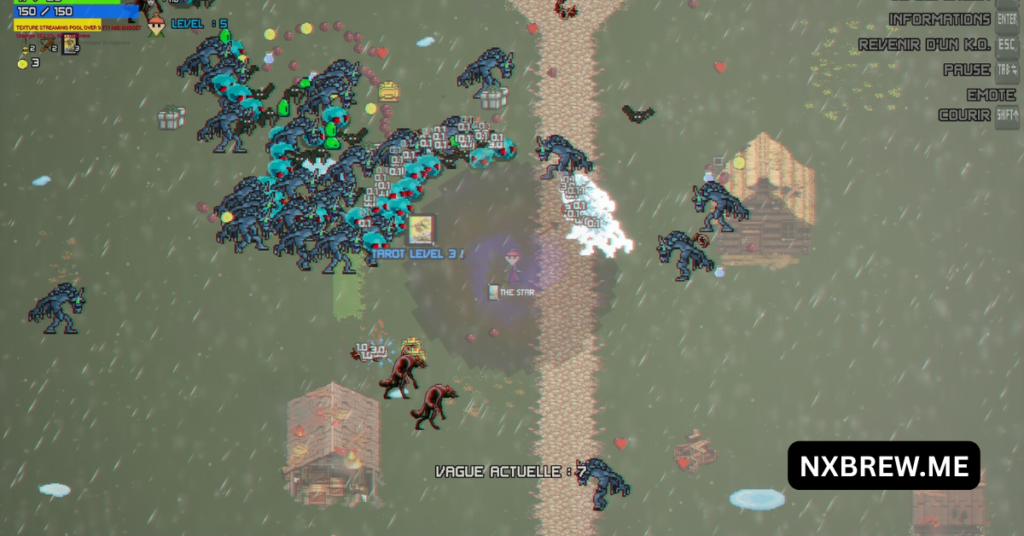Viewport: 1024px width, 536px height.
Task: Click the NXBREW.ME watermark
Action: [x=883, y=465]
